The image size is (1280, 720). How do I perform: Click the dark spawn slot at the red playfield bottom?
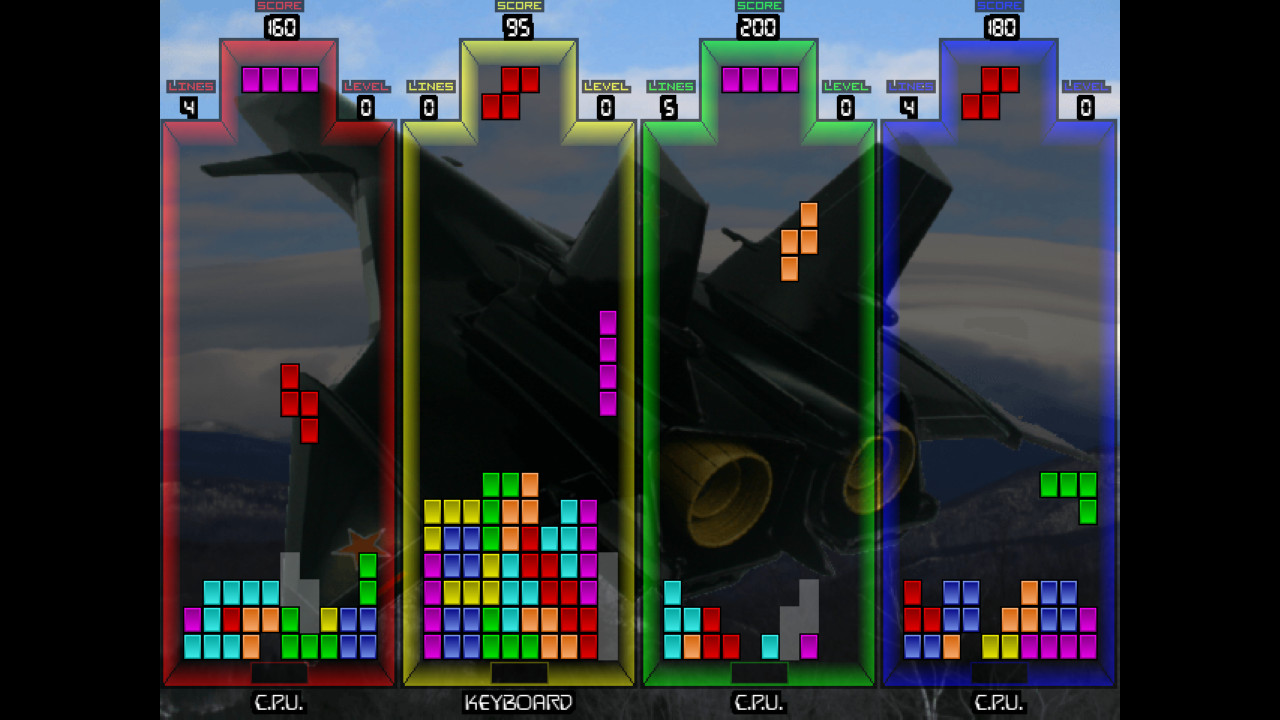[278, 675]
